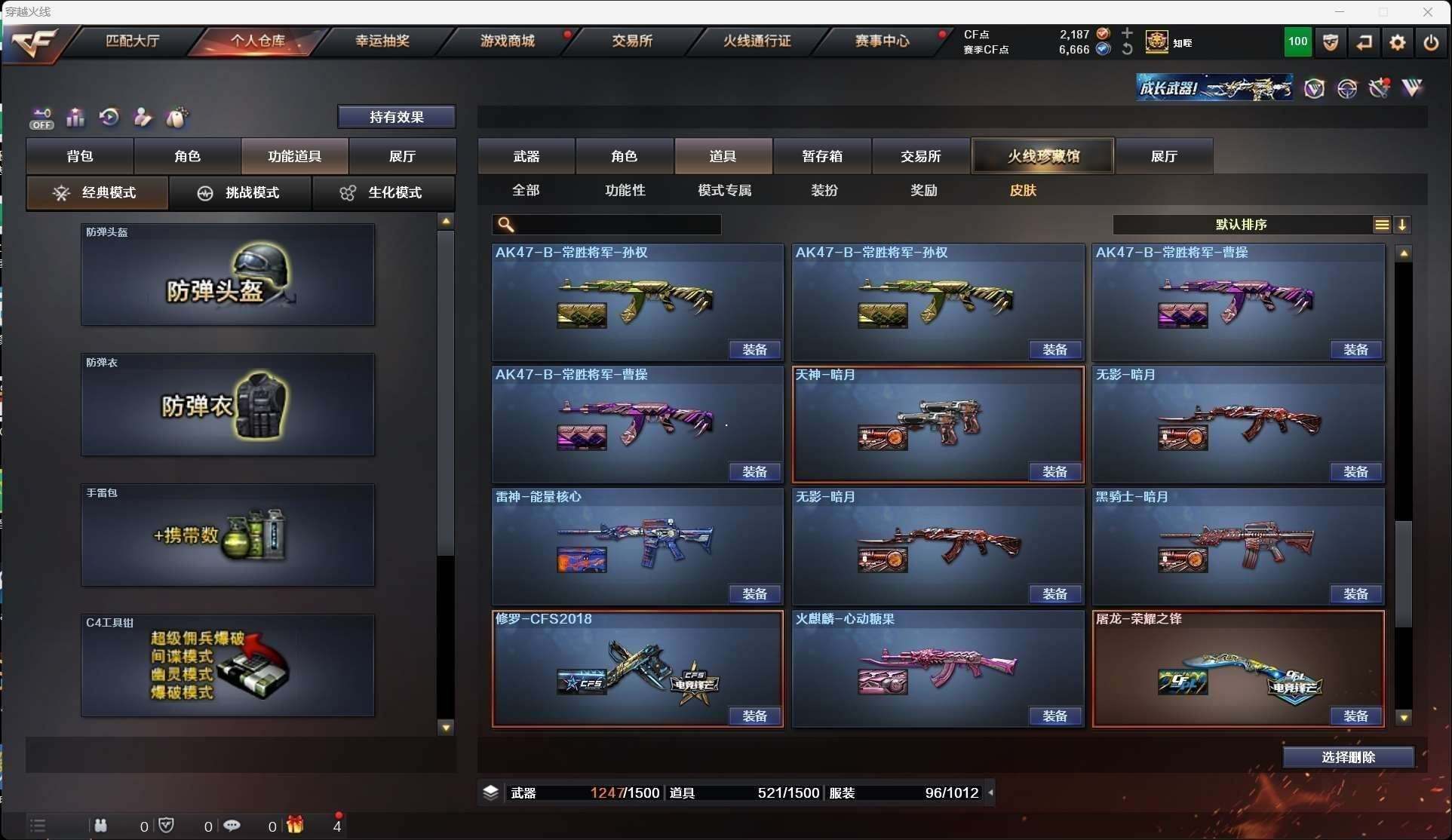Open the 赛事中心 menu
Image resolution: width=1452 pixels, height=840 pixels.
[882, 41]
